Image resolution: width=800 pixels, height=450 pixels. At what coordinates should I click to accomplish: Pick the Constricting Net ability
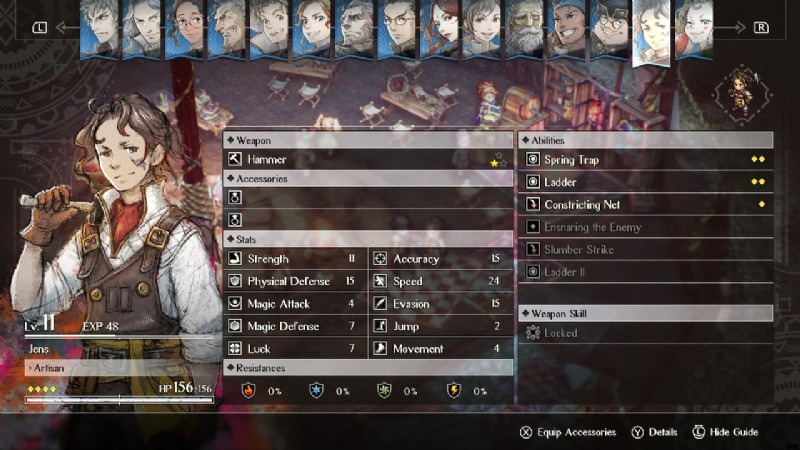tap(645, 205)
